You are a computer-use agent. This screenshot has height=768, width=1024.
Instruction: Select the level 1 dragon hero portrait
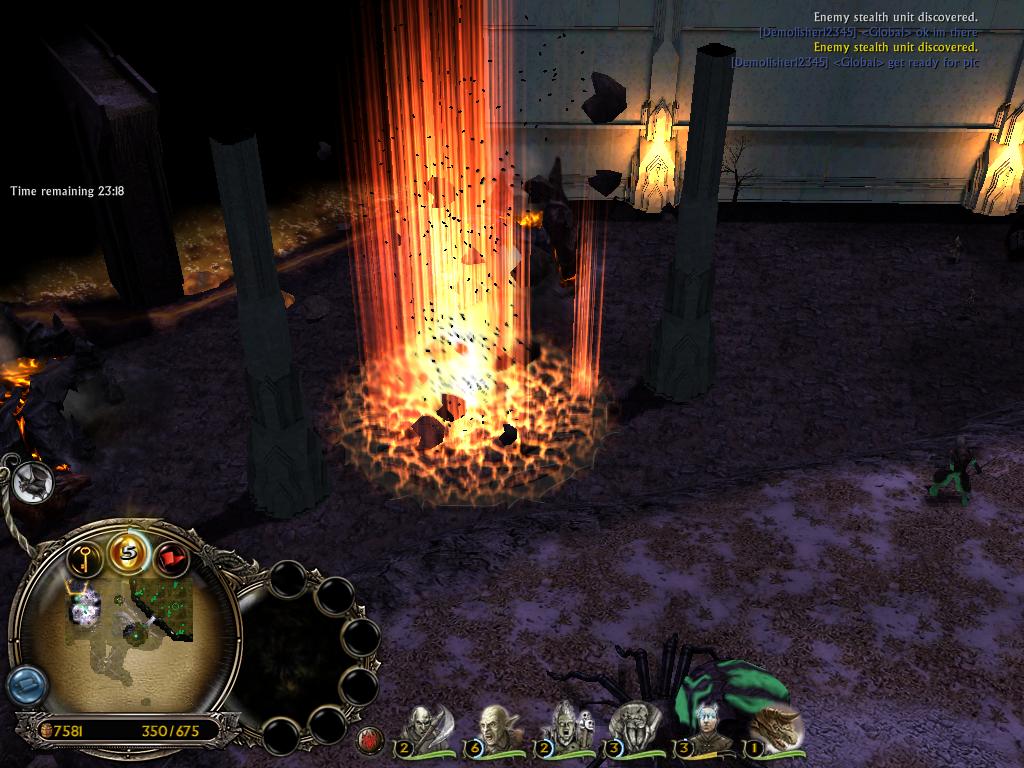pyautogui.click(x=773, y=729)
